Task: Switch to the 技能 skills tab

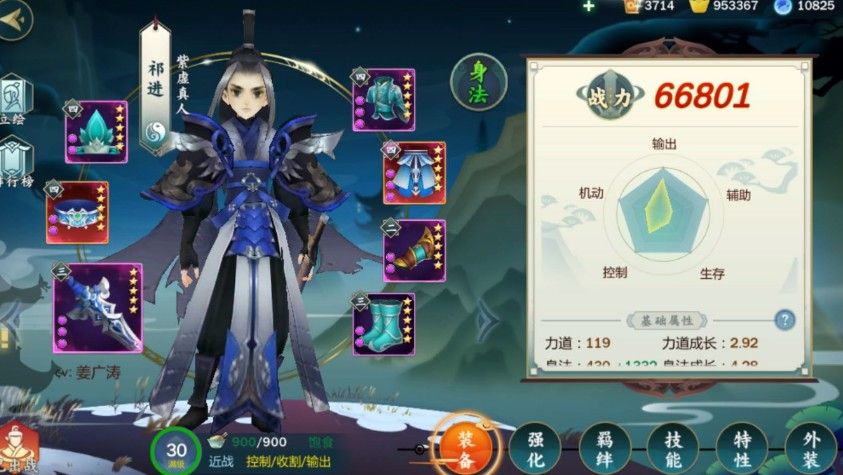Action: pos(674,448)
